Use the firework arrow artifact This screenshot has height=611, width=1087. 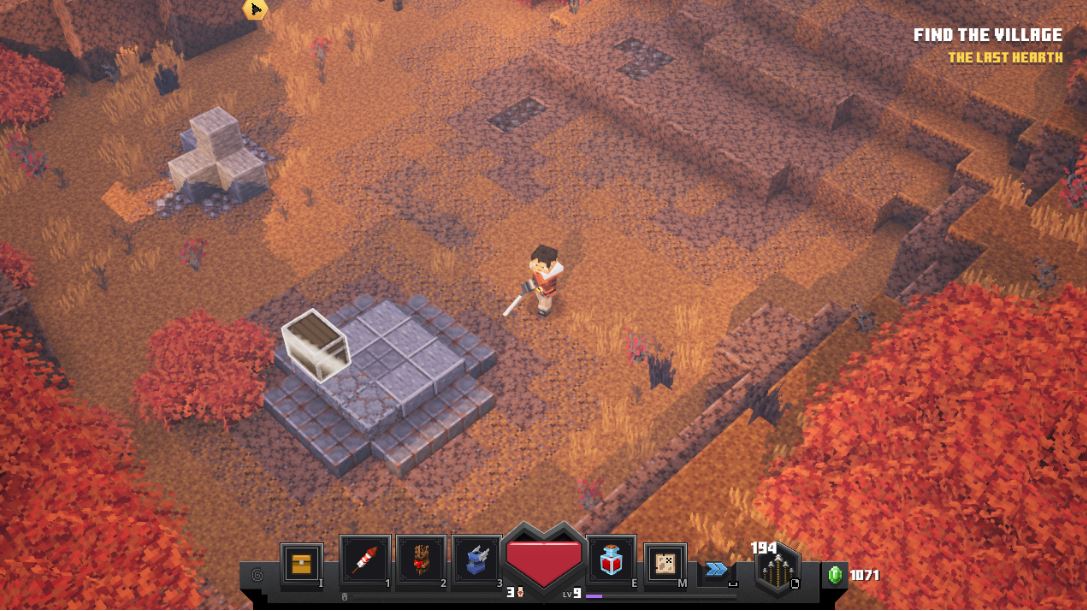pyautogui.click(x=364, y=561)
